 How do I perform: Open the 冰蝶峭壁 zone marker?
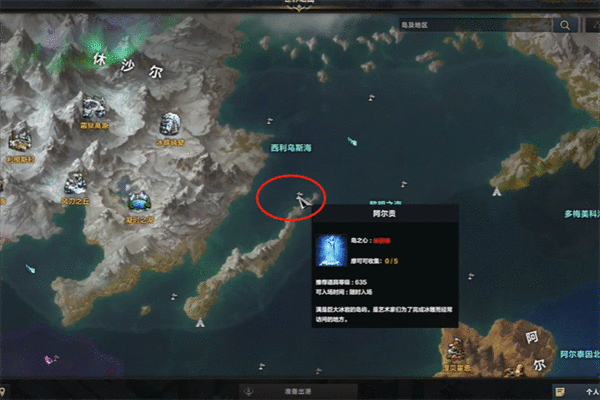click(169, 125)
